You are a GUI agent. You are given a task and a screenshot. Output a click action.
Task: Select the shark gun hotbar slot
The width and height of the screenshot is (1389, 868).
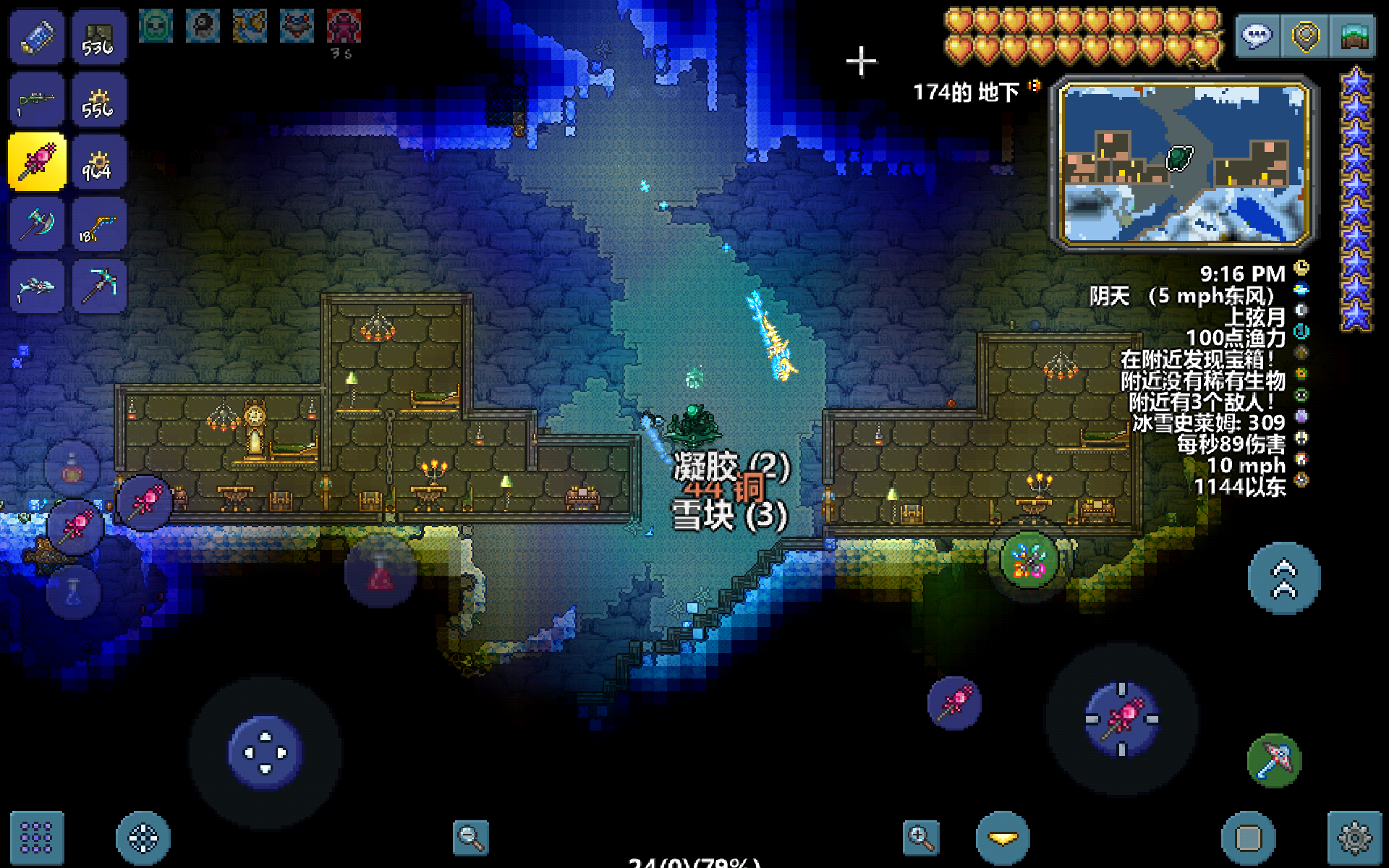pos(37,287)
